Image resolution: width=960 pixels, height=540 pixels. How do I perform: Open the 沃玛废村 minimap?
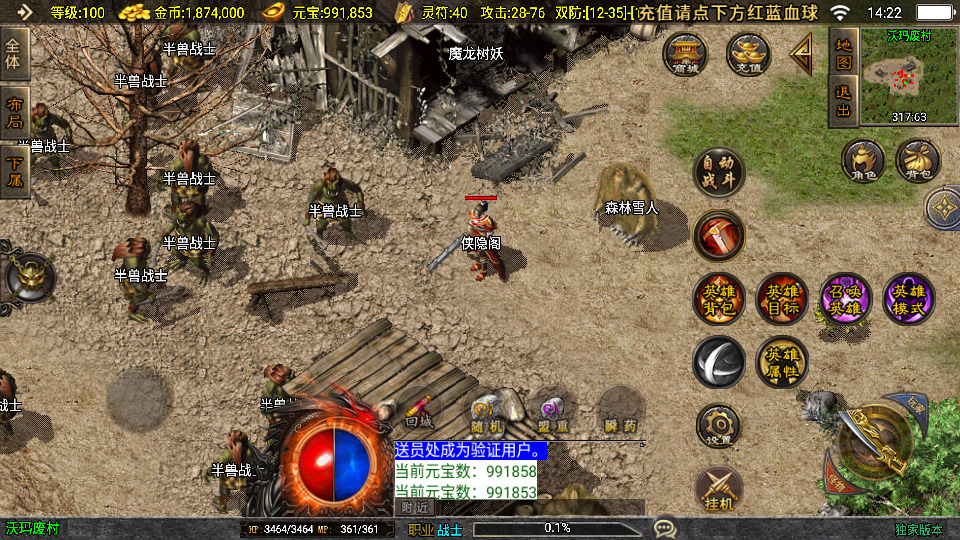(894, 78)
